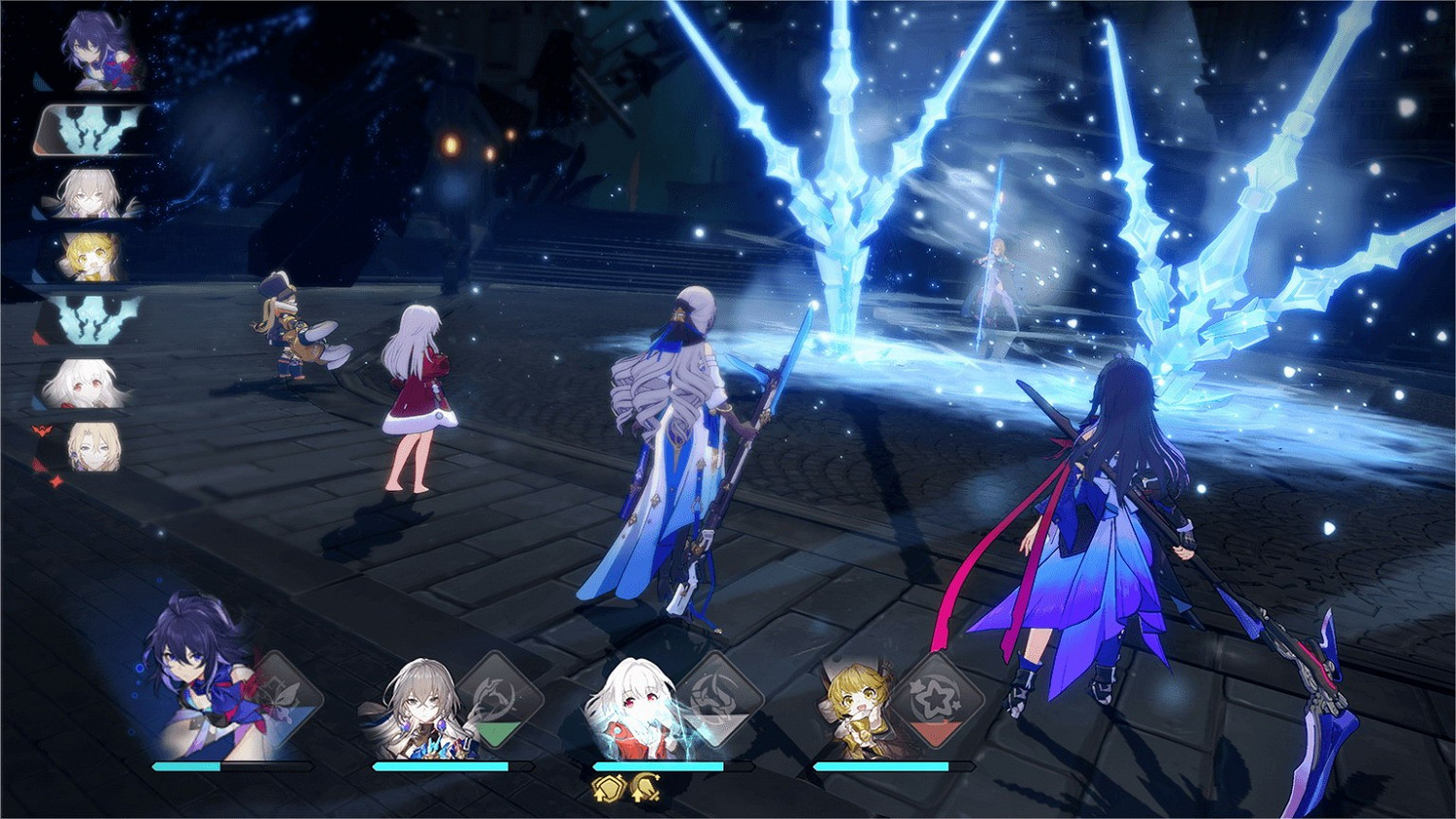Viewport: 1456px width, 819px height.
Task: Click Hook's red technique charge gauge
Action: point(935,732)
